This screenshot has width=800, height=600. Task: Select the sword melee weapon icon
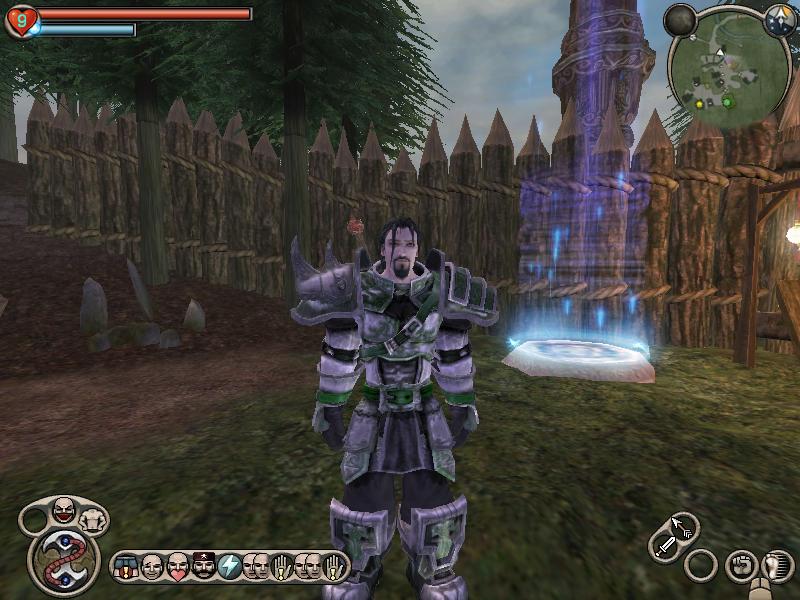666,546
